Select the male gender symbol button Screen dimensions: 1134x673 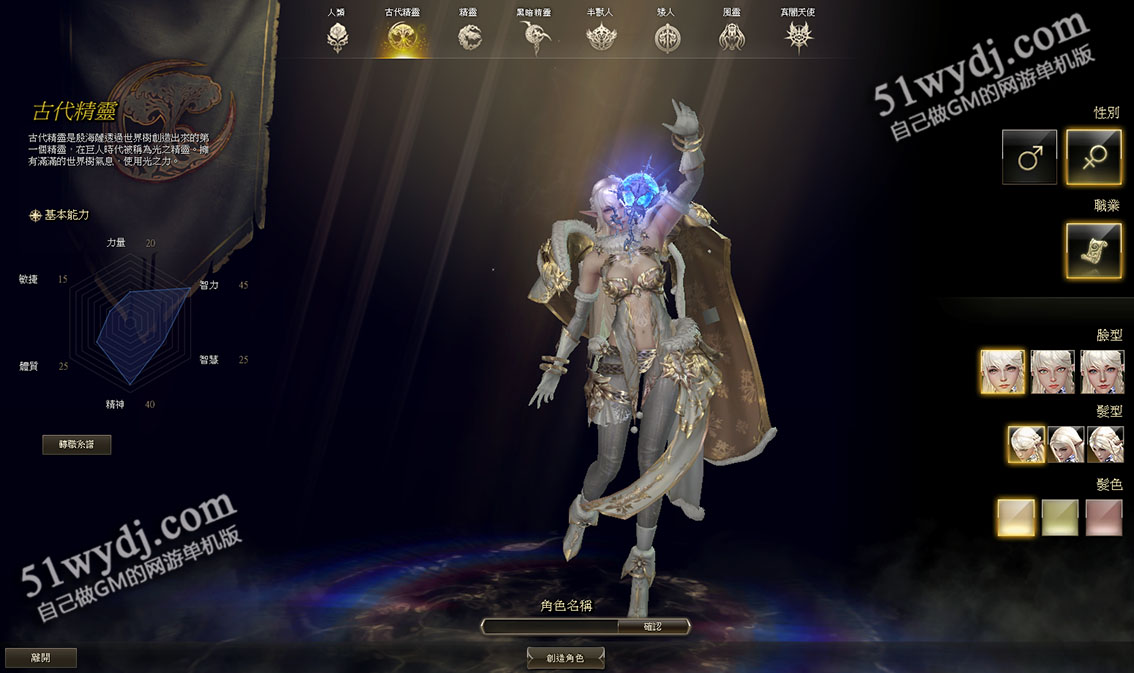pos(1029,157)
